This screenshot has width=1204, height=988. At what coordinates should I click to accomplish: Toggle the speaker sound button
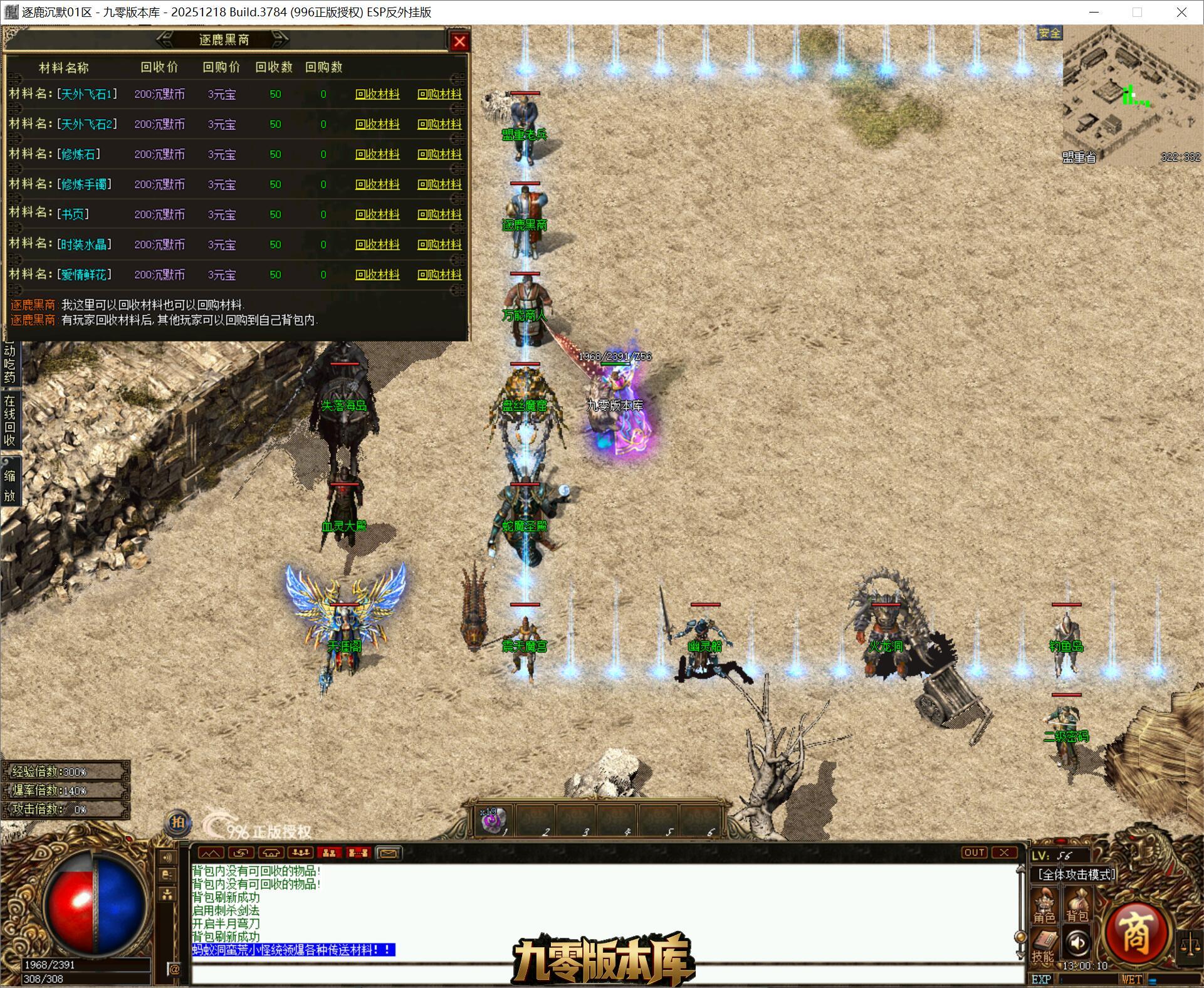click(1077, 943)
